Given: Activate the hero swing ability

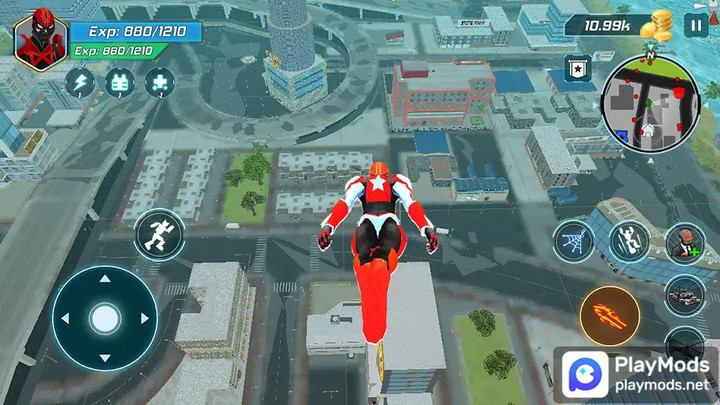Looking at the screenshot, I should pyautogui.click(x=629, y=241).
